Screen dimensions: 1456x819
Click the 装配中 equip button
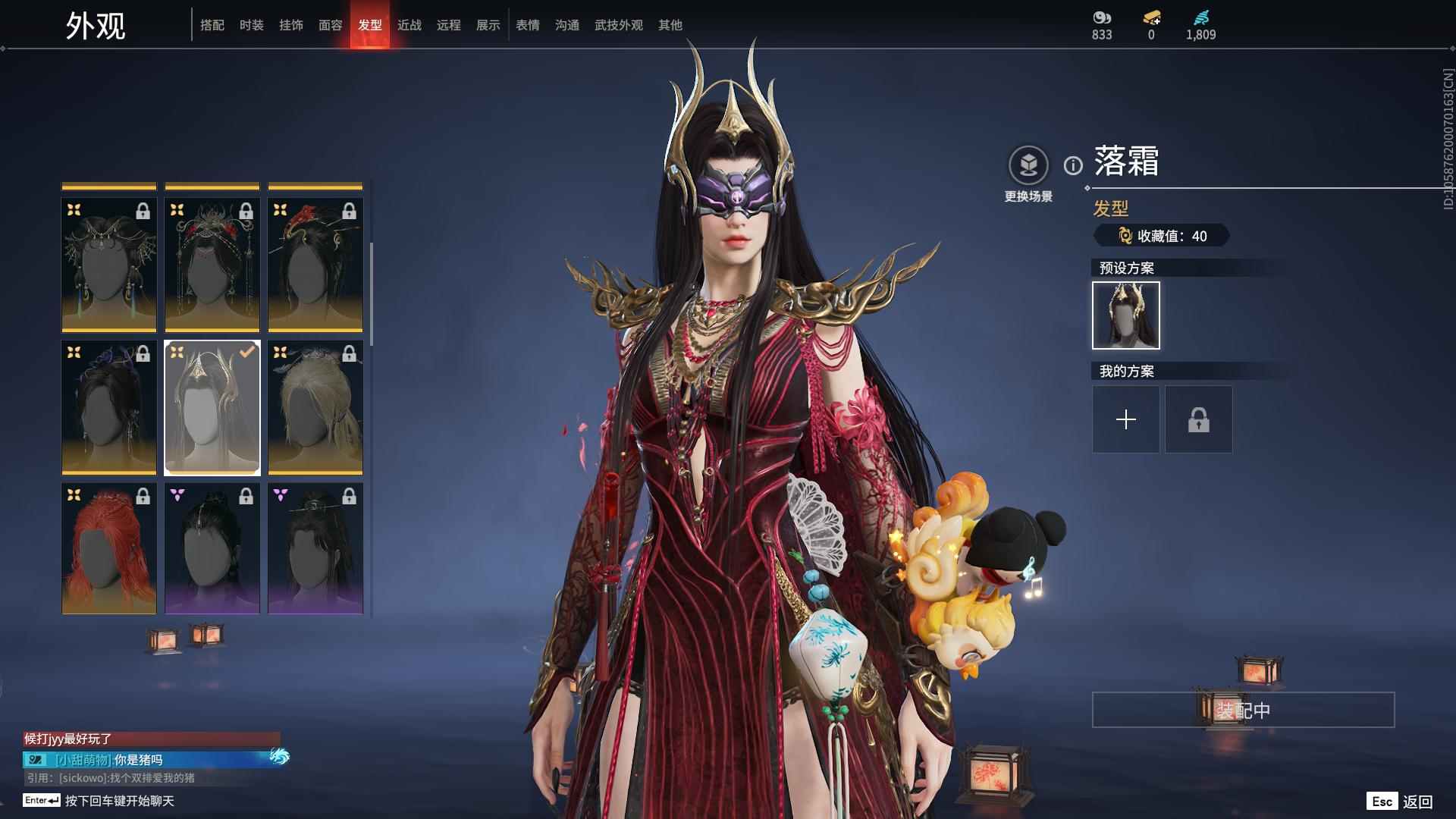[x=1243, y=710]
